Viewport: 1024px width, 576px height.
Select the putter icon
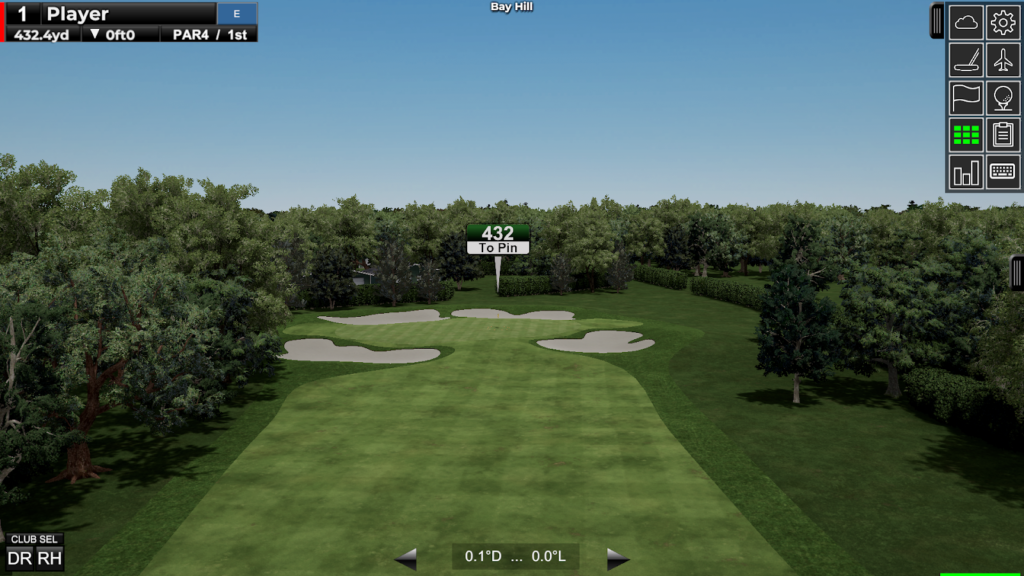(x=966, y=60)
